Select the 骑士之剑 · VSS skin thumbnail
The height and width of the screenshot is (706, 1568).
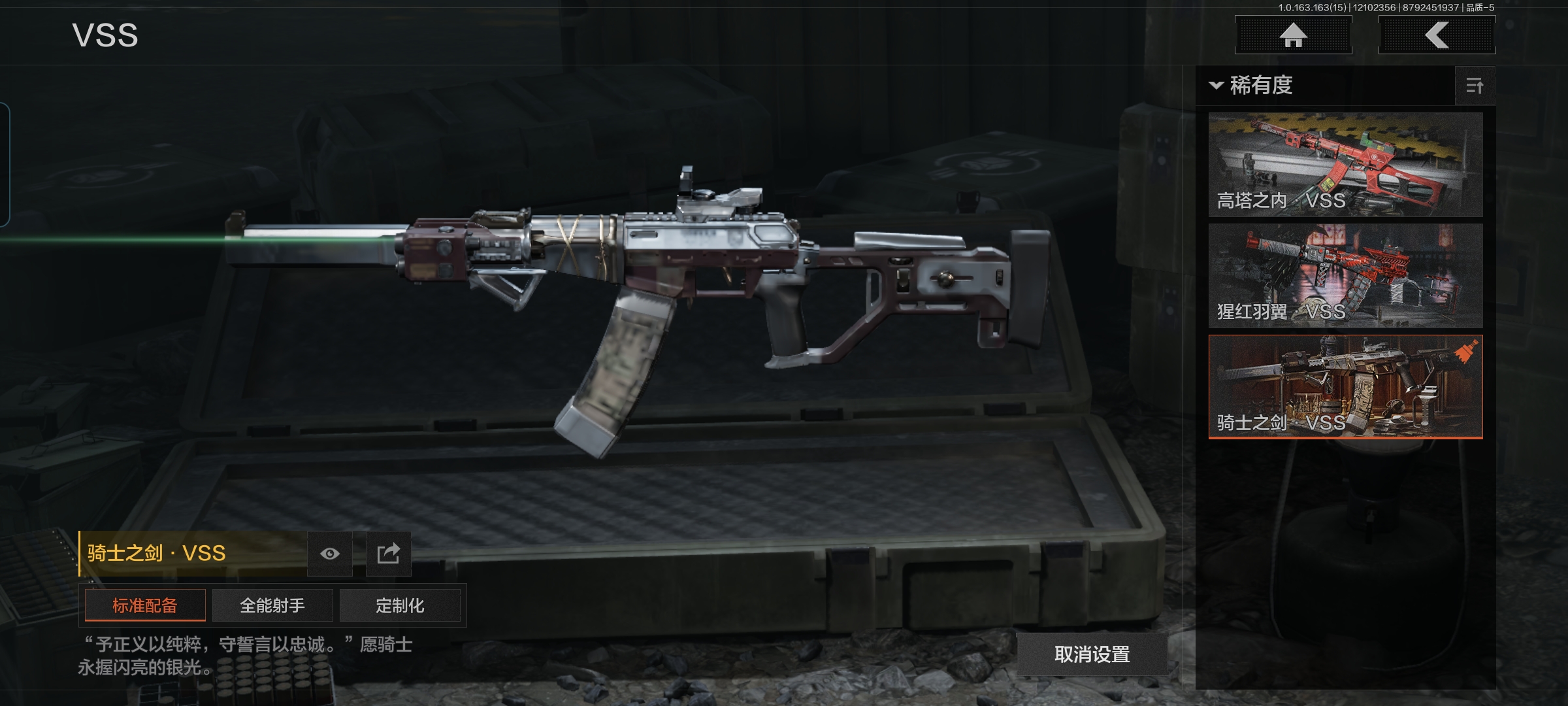[x=1345, y=386]
